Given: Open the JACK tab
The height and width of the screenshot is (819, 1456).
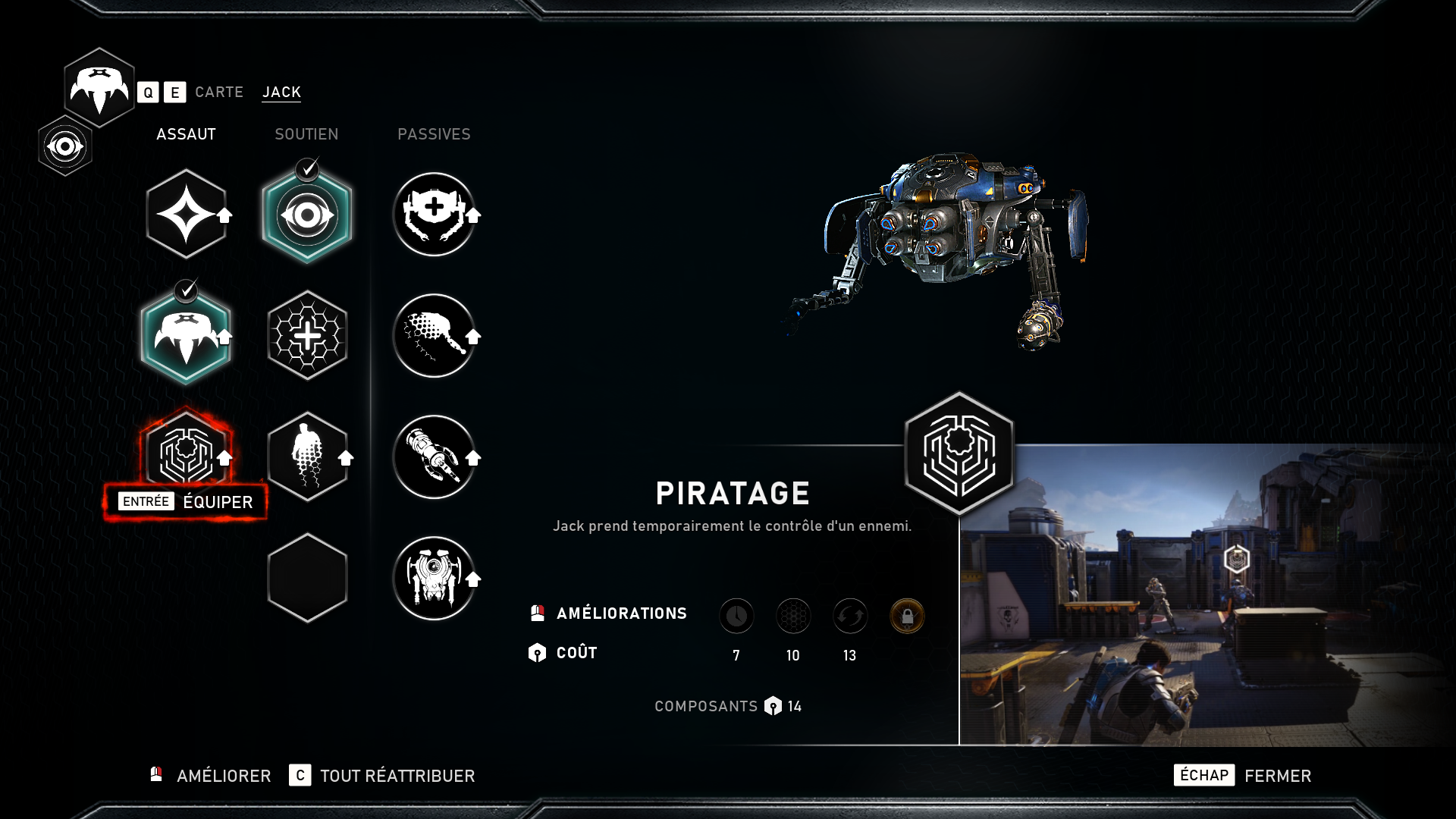Looking at the screenshot, I should [x=281, y=92].
